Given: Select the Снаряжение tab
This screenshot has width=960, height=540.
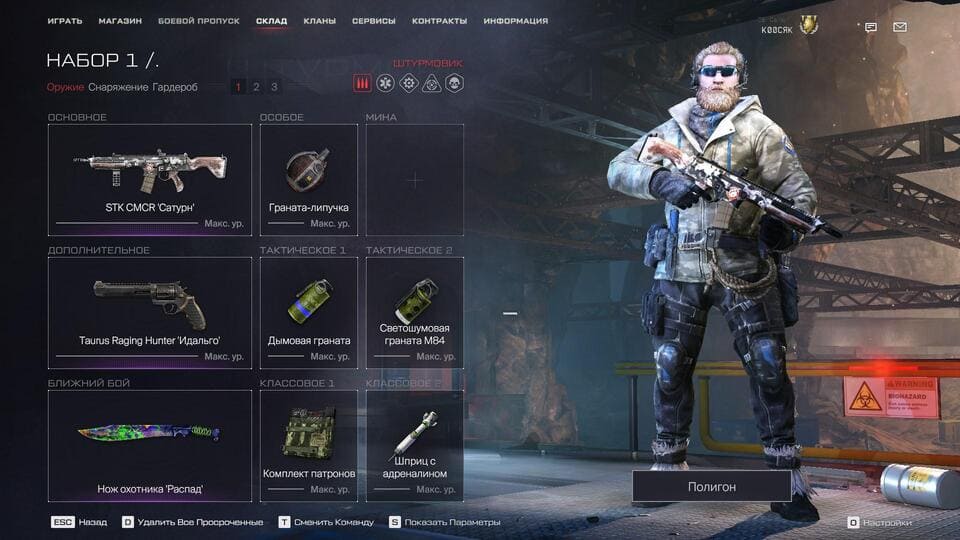Looking at the screenshot, I should coord(118,87).
